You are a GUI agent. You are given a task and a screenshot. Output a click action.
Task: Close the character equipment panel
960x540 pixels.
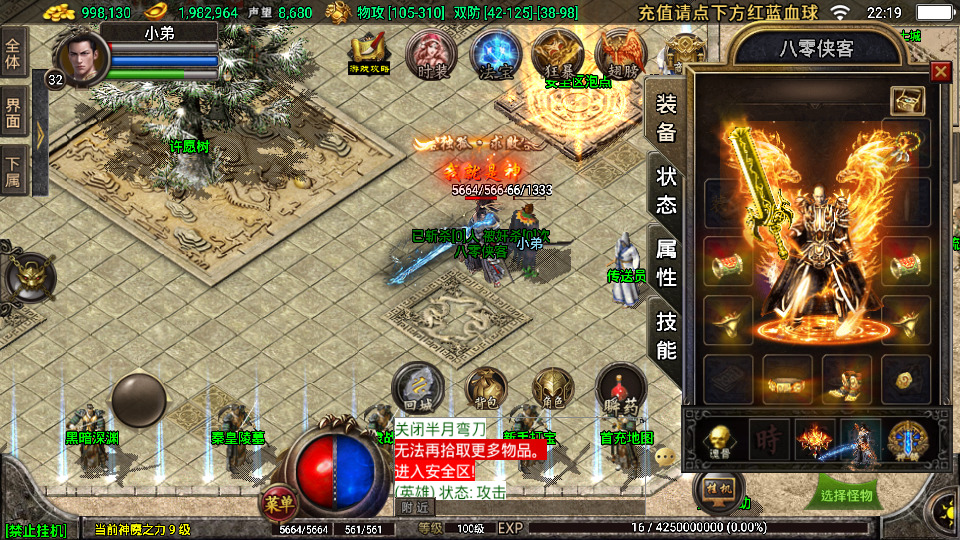(940, 71)
